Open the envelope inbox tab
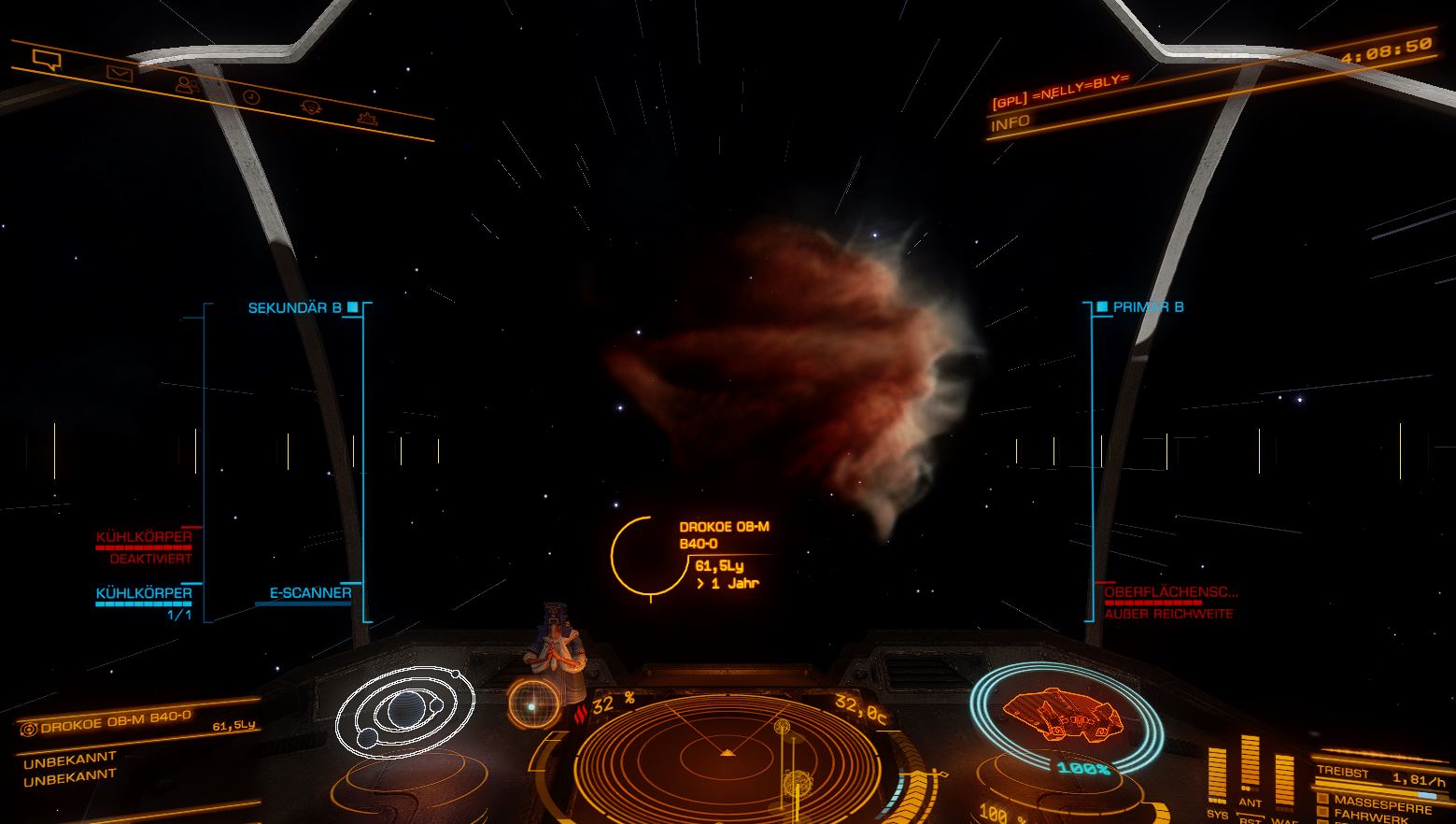 [119, 73]
